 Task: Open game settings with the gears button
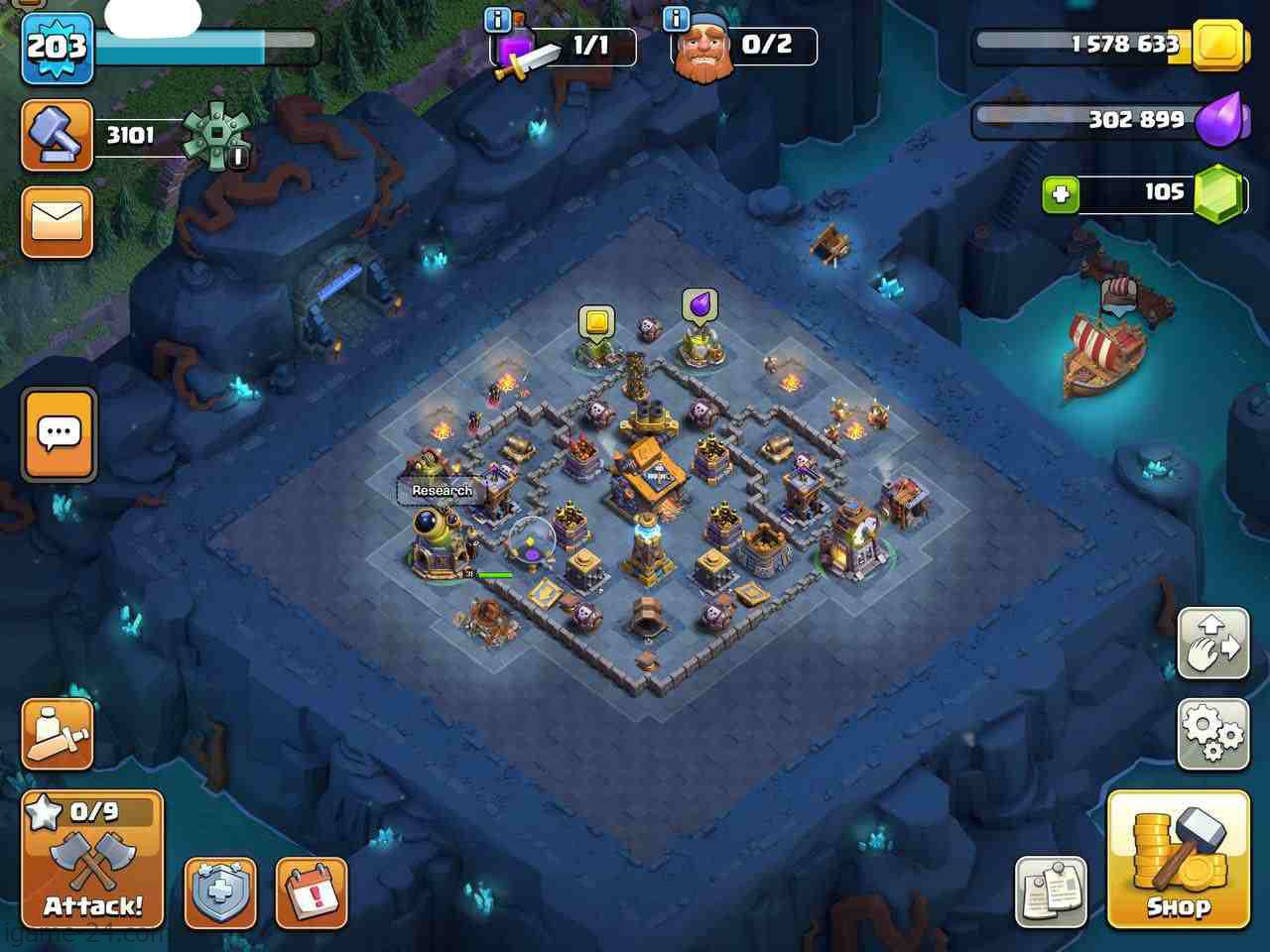pos(1212,735)
